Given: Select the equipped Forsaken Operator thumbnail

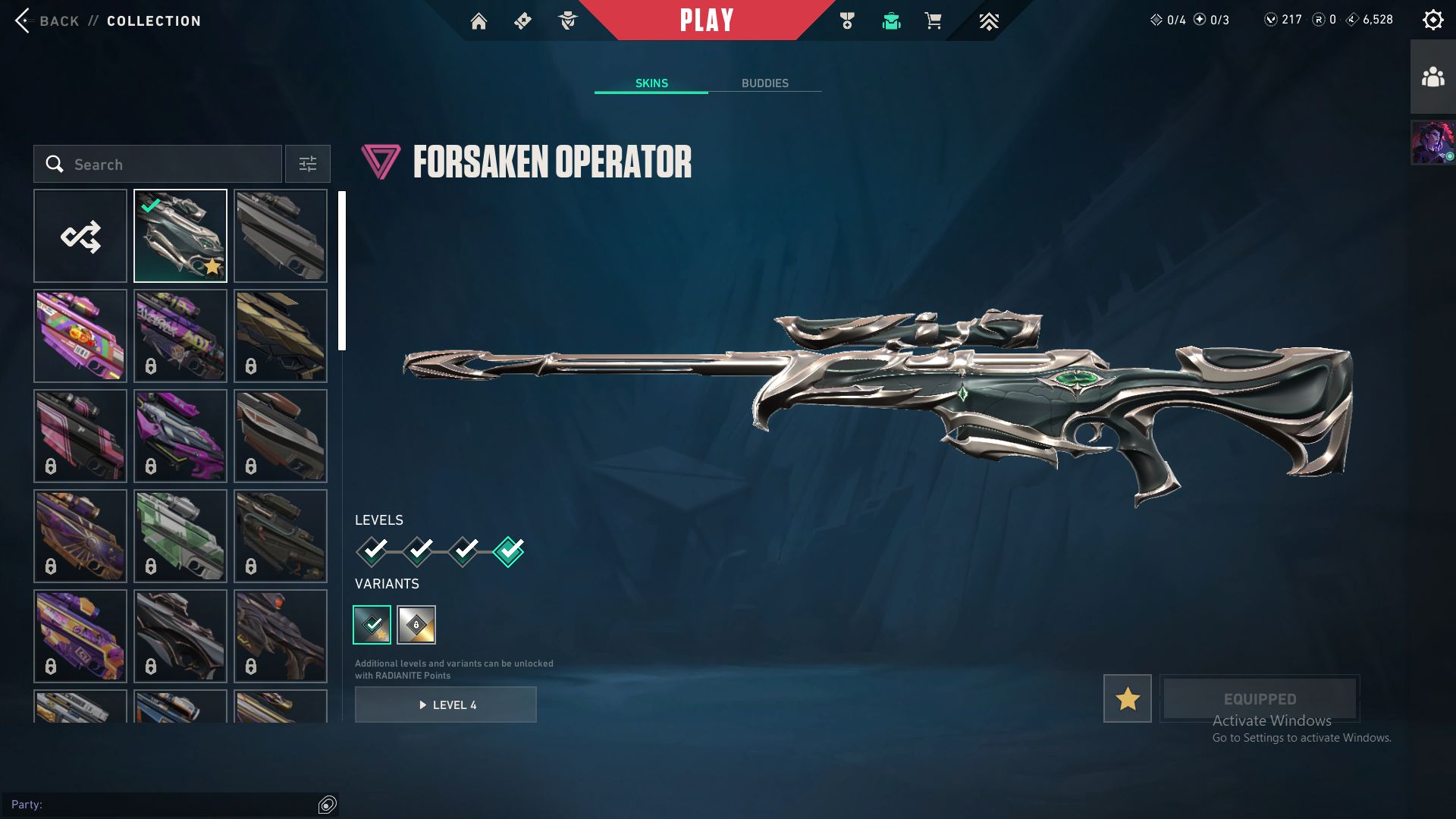Looking at the screenshot, I should tap(180, 236).
